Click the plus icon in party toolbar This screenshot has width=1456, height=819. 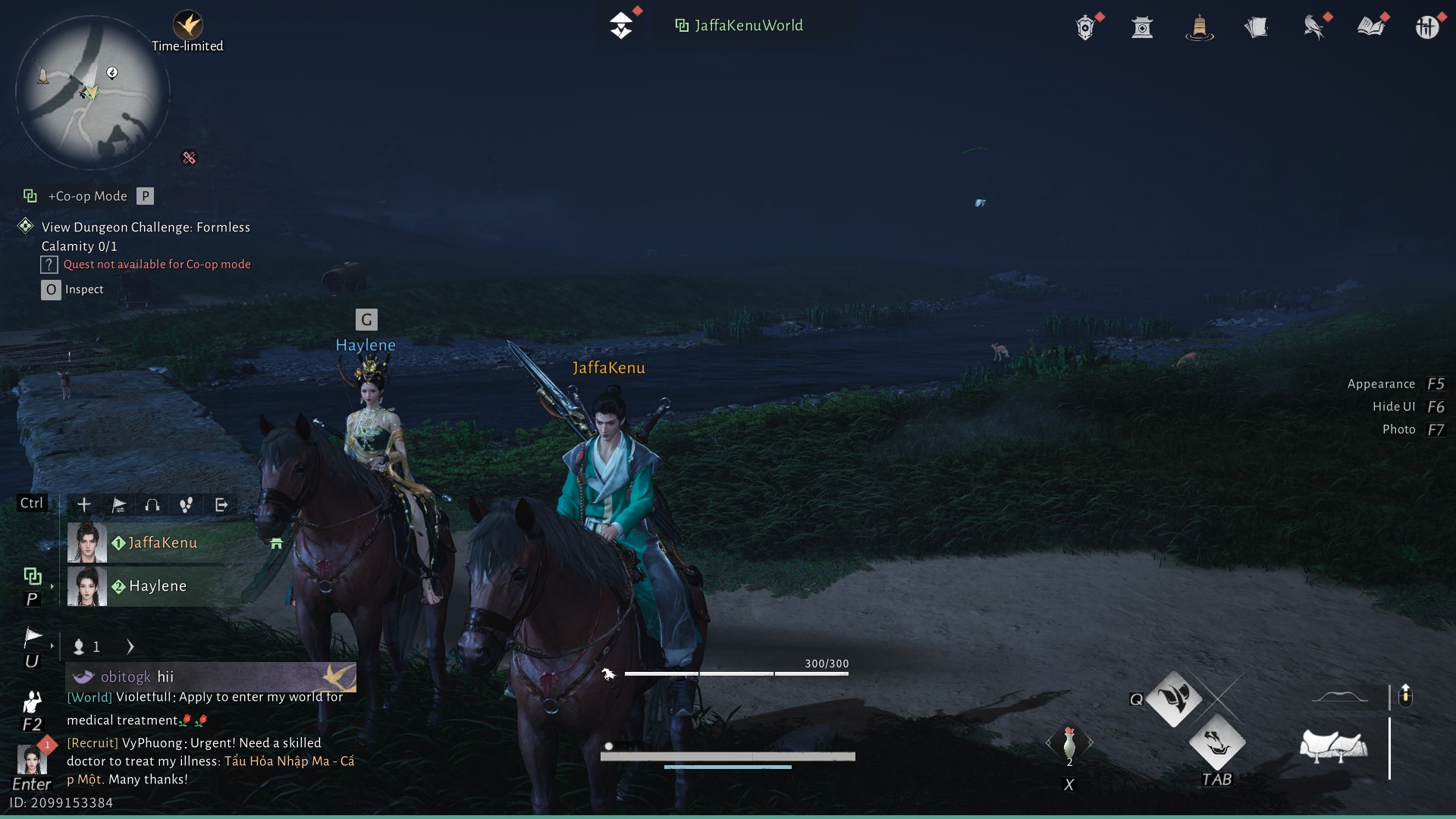(x=84, y=505)
